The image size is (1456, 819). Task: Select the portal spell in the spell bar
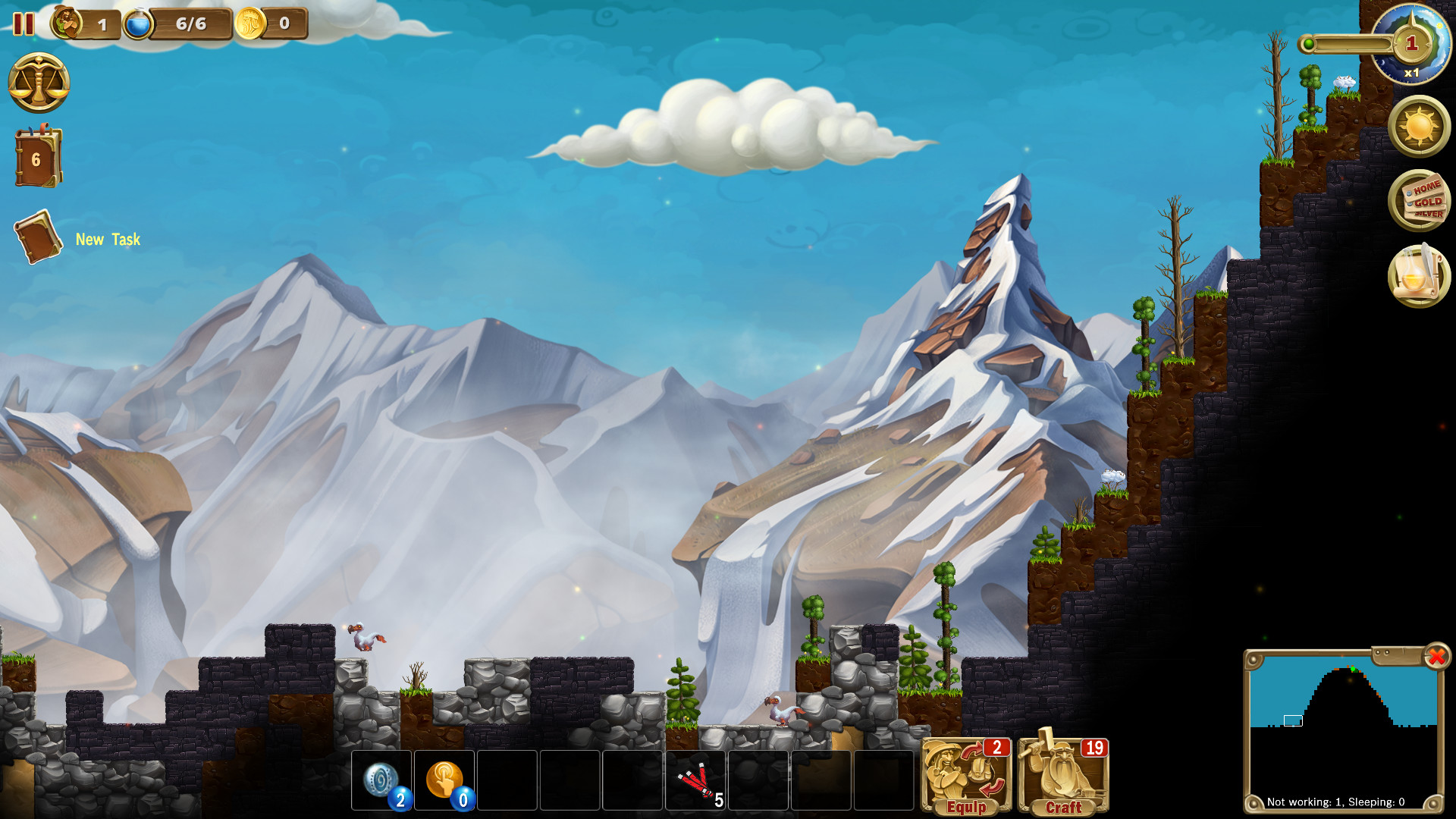pyautogui.click(x=383, y=777)
